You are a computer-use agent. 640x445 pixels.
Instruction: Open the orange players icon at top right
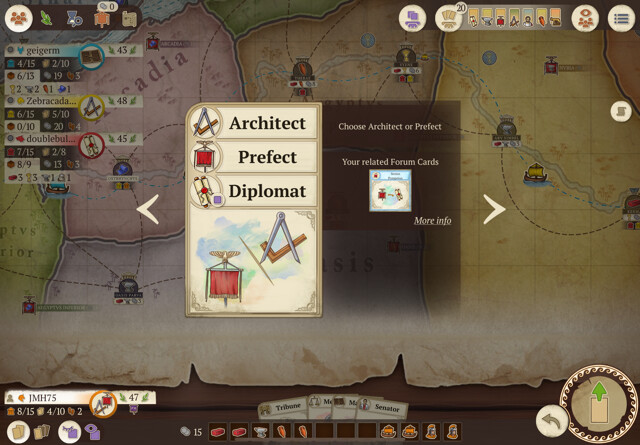click(x=585, y=18)
